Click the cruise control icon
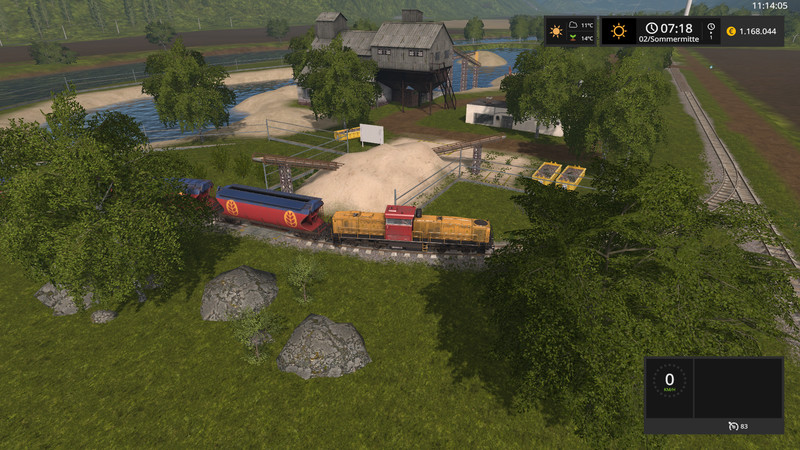Image resolution: width=800 pixels, height=450 pixels. [x=731, y=426]
